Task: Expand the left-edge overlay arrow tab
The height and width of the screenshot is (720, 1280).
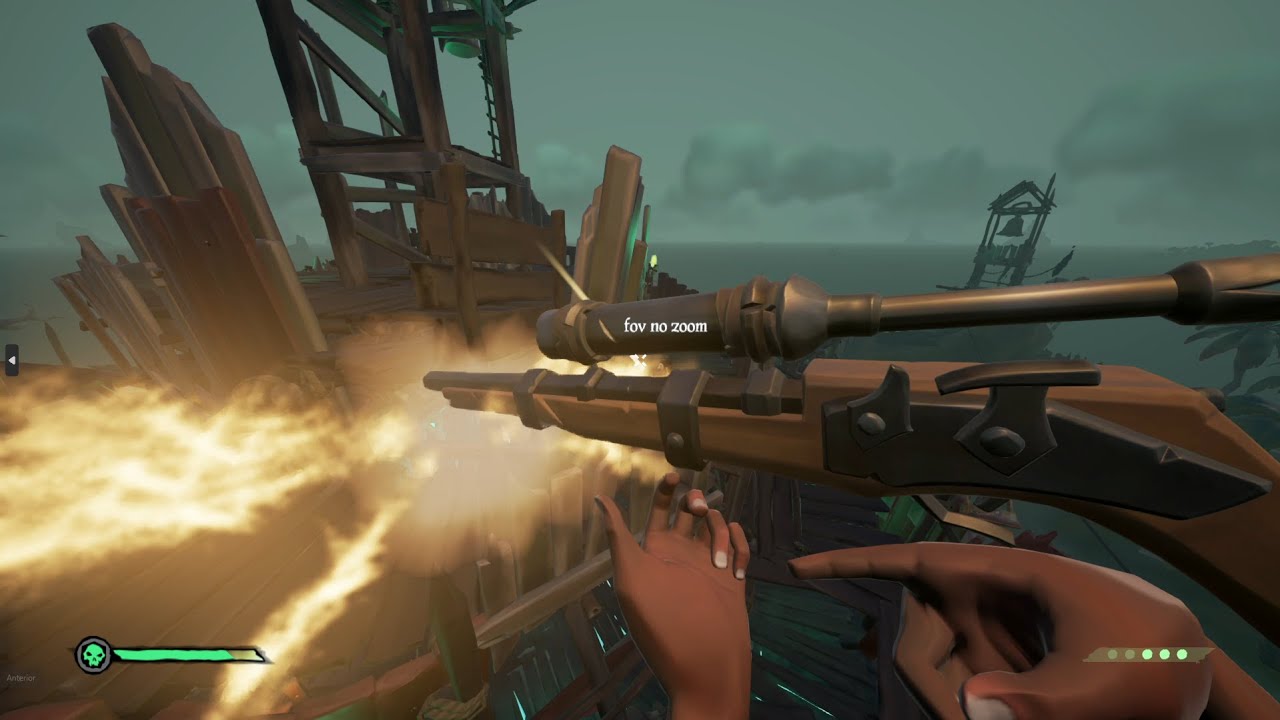Action: click(11, 360)
